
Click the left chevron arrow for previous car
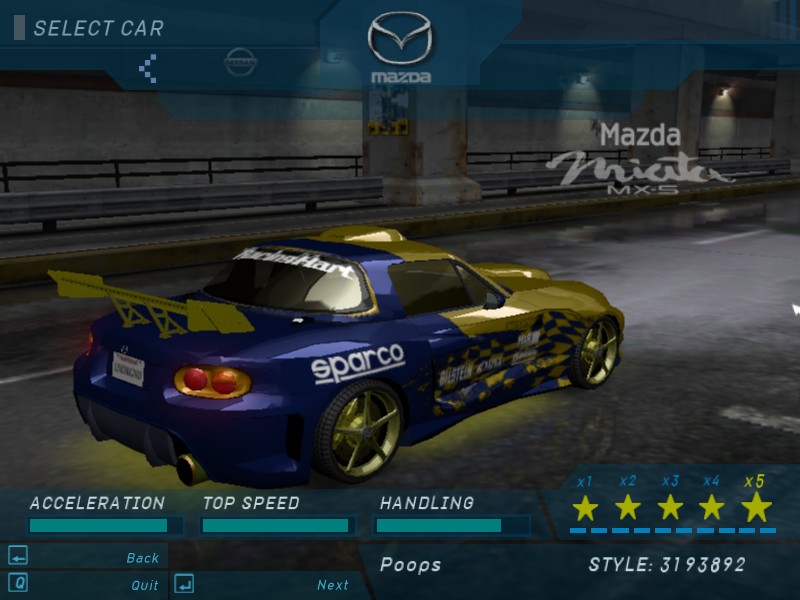pos(148,68)
